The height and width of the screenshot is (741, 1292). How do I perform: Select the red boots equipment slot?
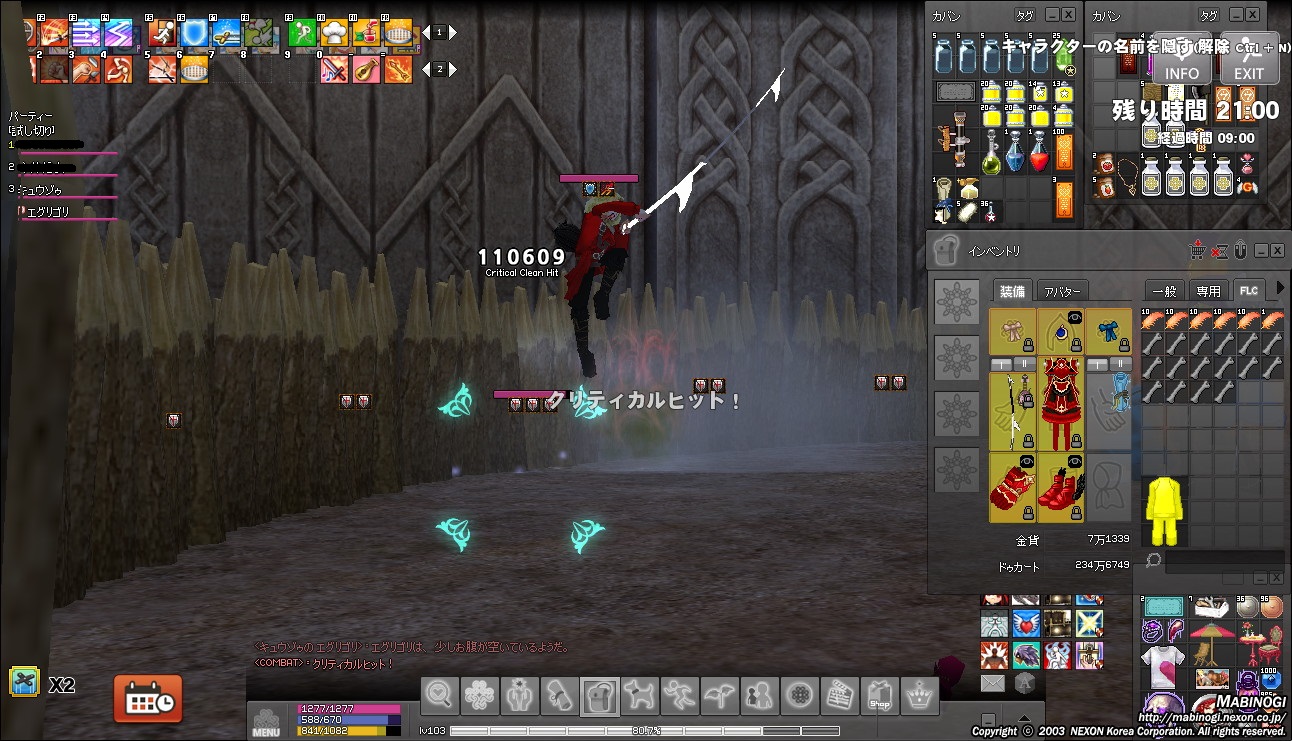(1060, 487)
